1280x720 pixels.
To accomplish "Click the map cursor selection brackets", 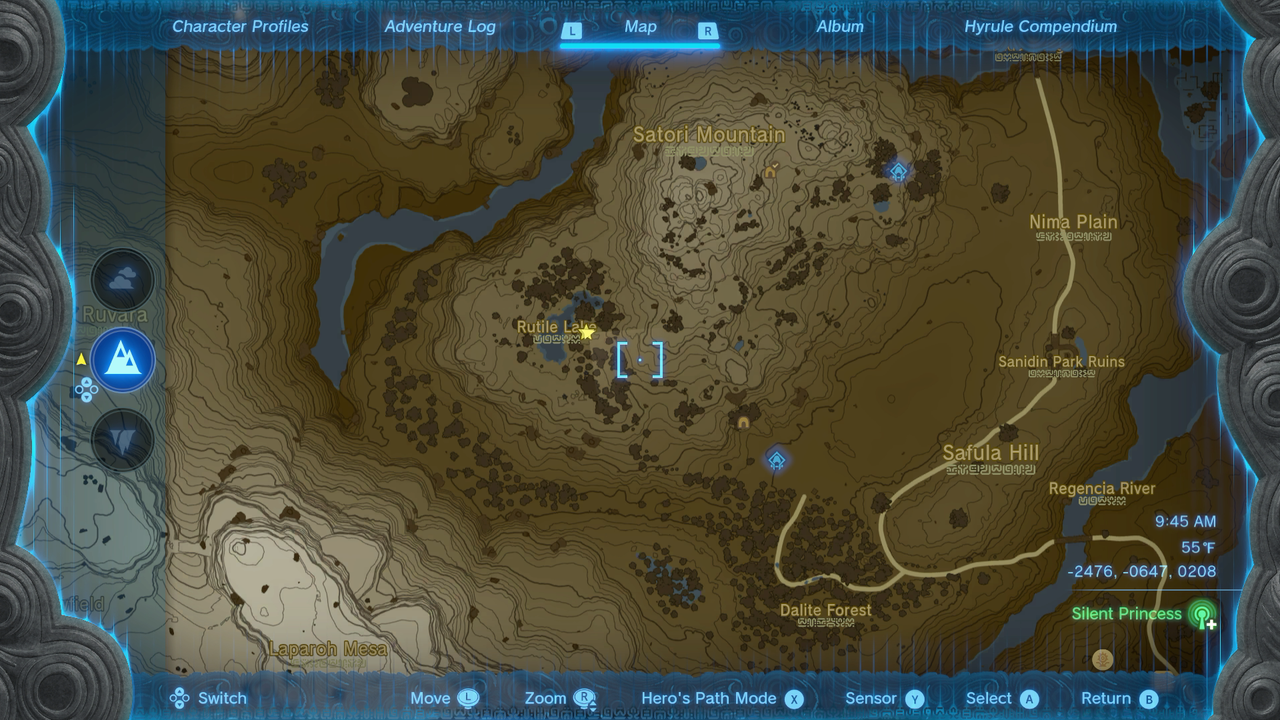I will pos(641,361).
